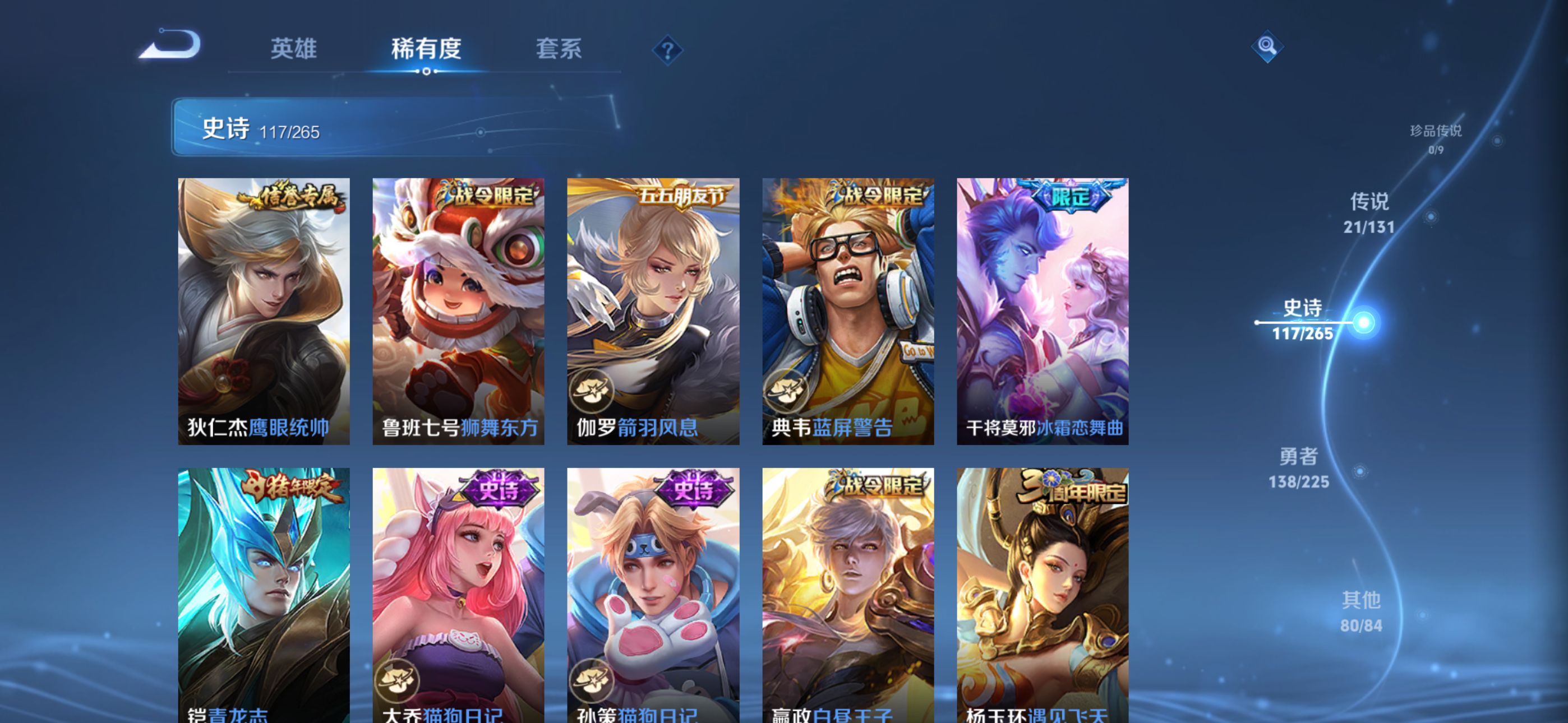Pick 干将莫邪 冰霜恋舞曲 skin card
Viewport: 1568px width, 723px height.
tap(1042, 310)
